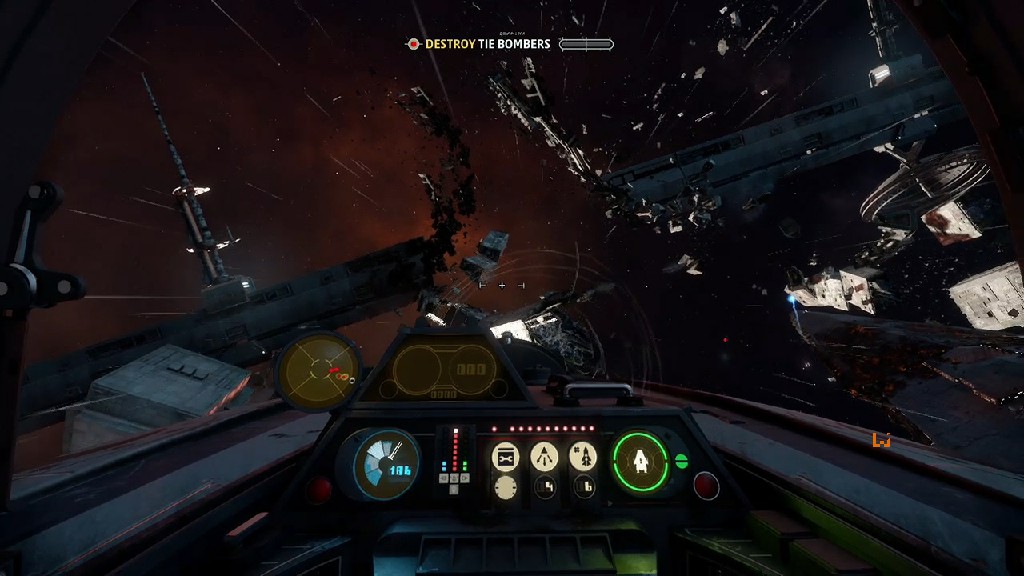
Task: Click the green ship shield status display
Action: click(640, 461)
